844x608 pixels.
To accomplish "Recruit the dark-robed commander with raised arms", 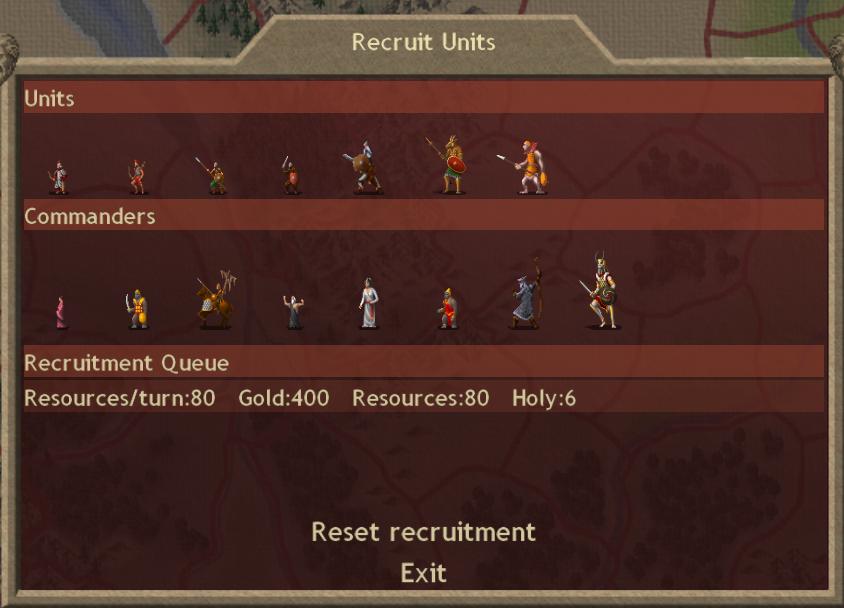I will pyautogui.click(x=293, y=311).
